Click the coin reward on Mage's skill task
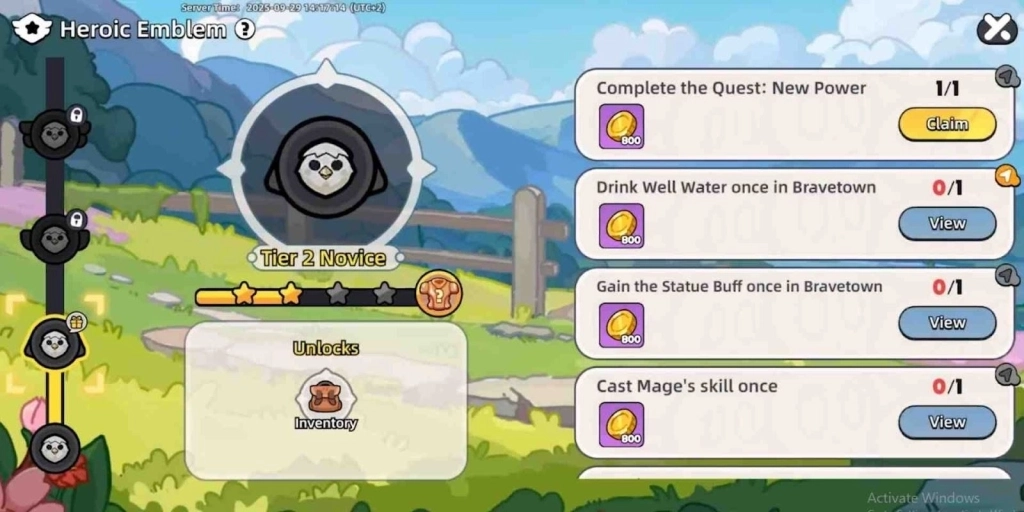The image size is (1024, 512). click(621, 424)
